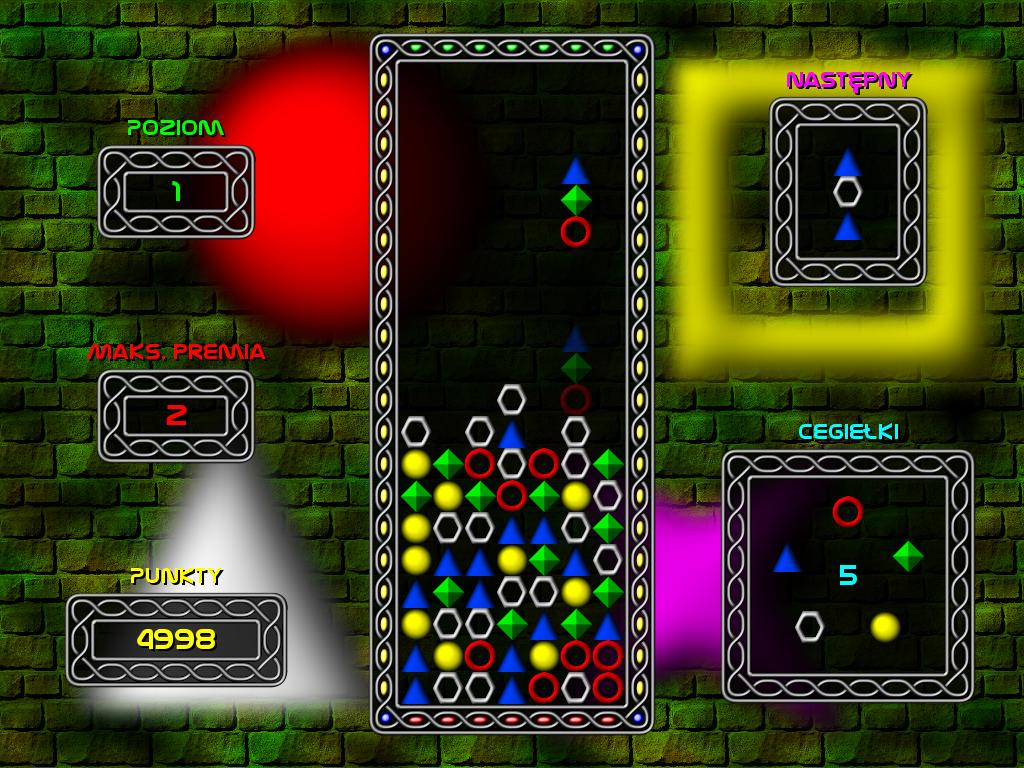This screenshot has height=768, width=1024.
Task: Pick the white hexagon in the Cegiełki panel
Action: pos(809,626)
